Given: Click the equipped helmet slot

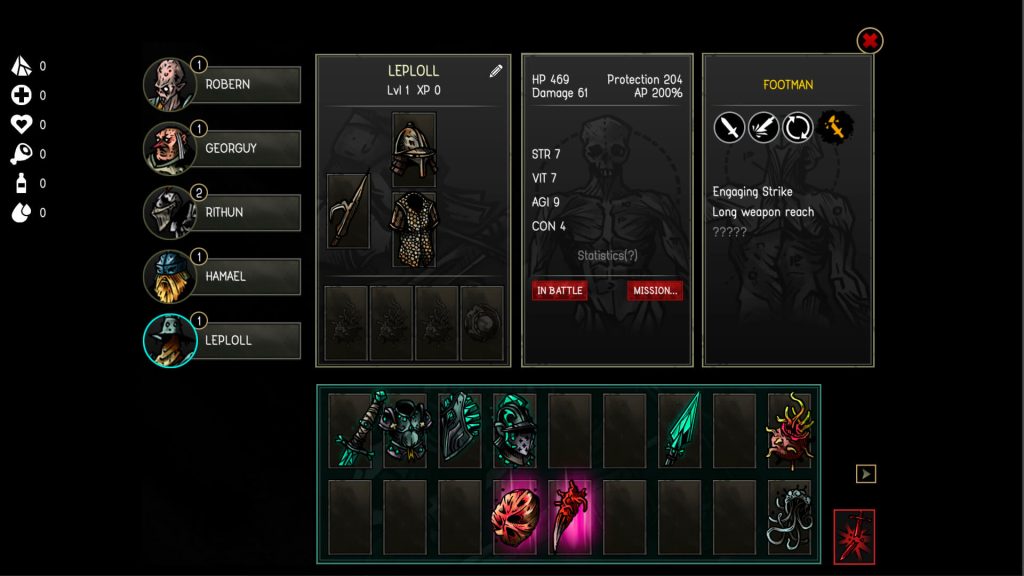Looking at the screenshot, I should click(x=414, y=146).
